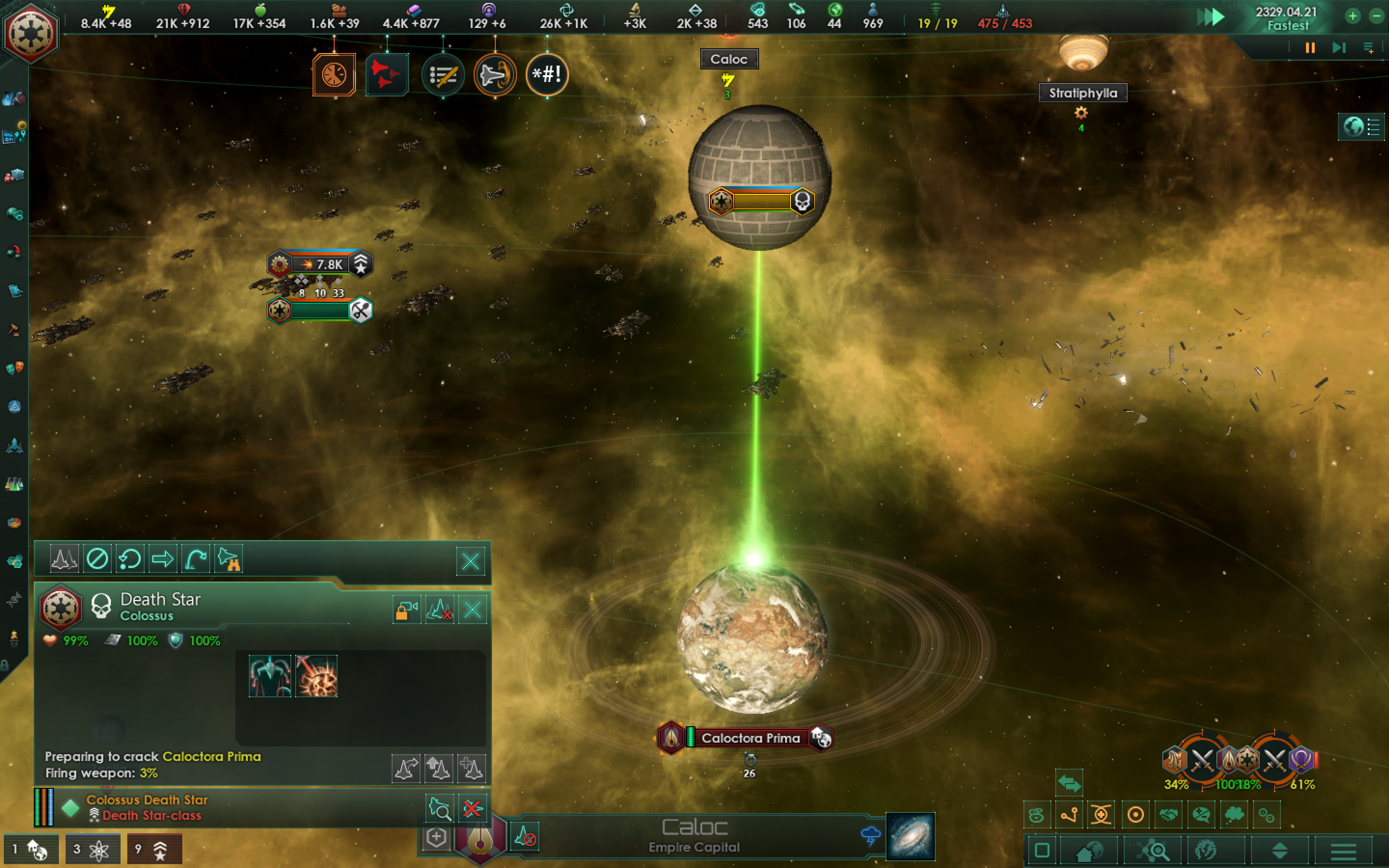Image resolution: width=1389 pixels, height=868 pixels.
Task: Pause the game with the pause button
Action: pyautogui.click(x=1309, y=48)
